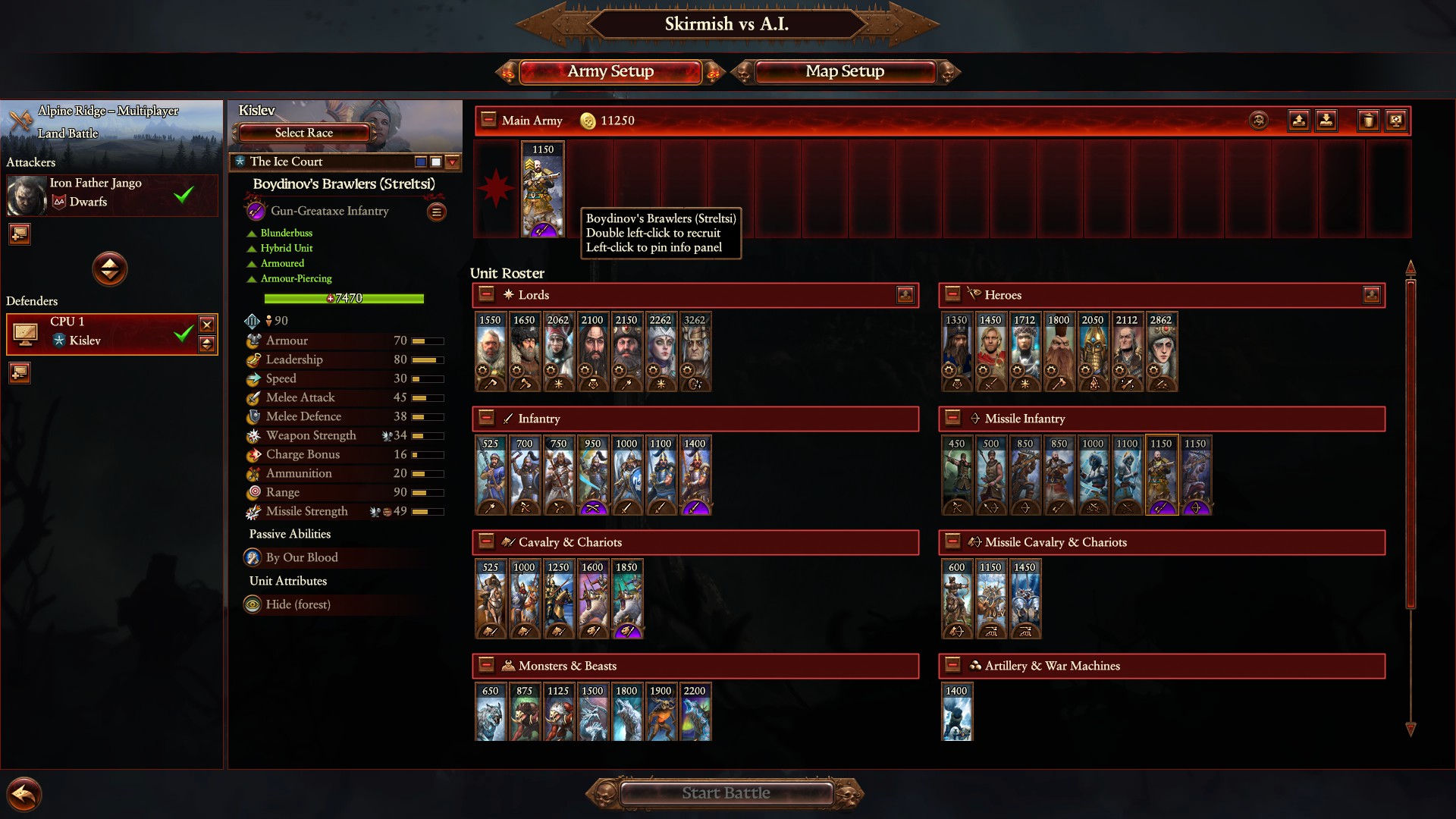1456x819 pixels.
Task: Collapse the Main Army panel
Action: click(x=488, y=120)
